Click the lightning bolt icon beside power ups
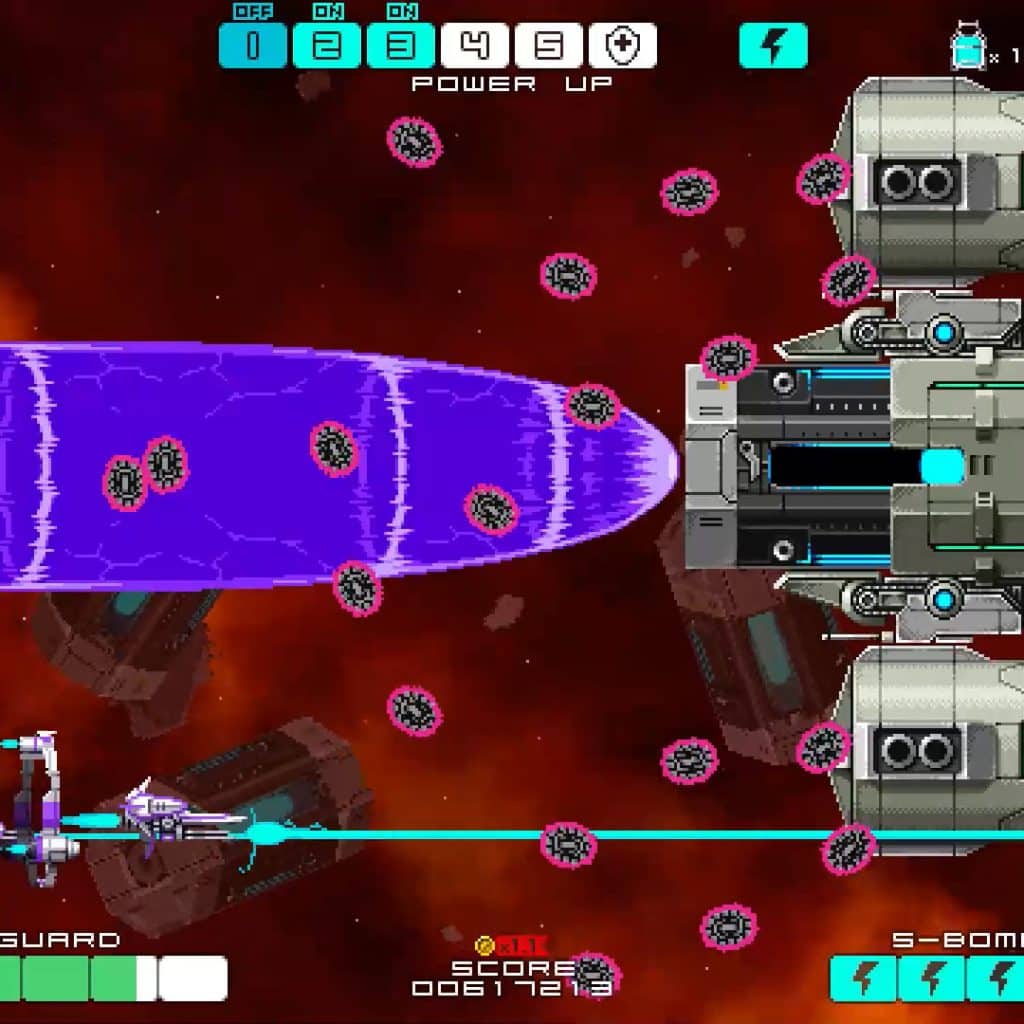 click(x=773, y=46)
